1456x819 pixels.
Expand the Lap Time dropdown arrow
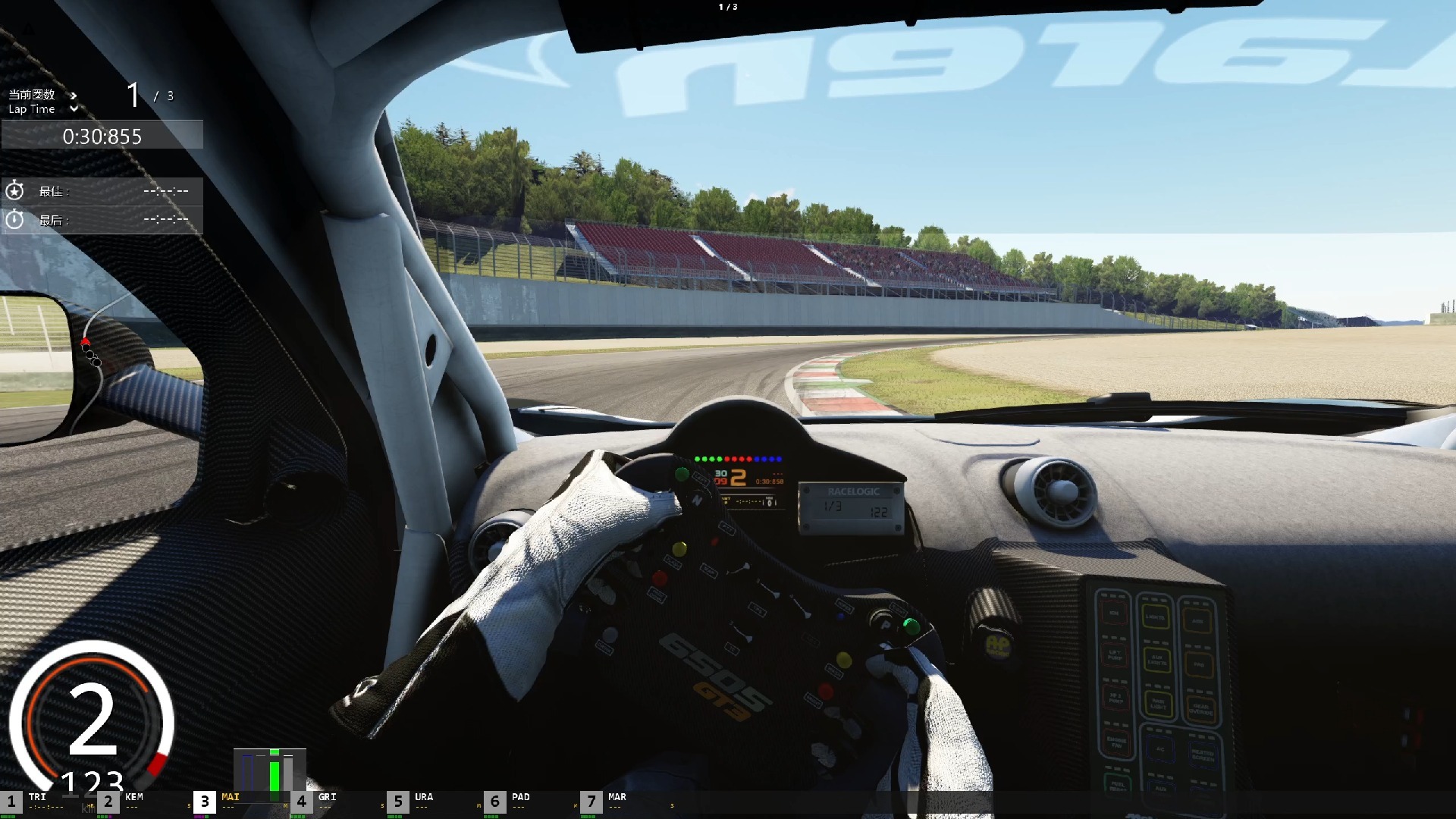74,109
